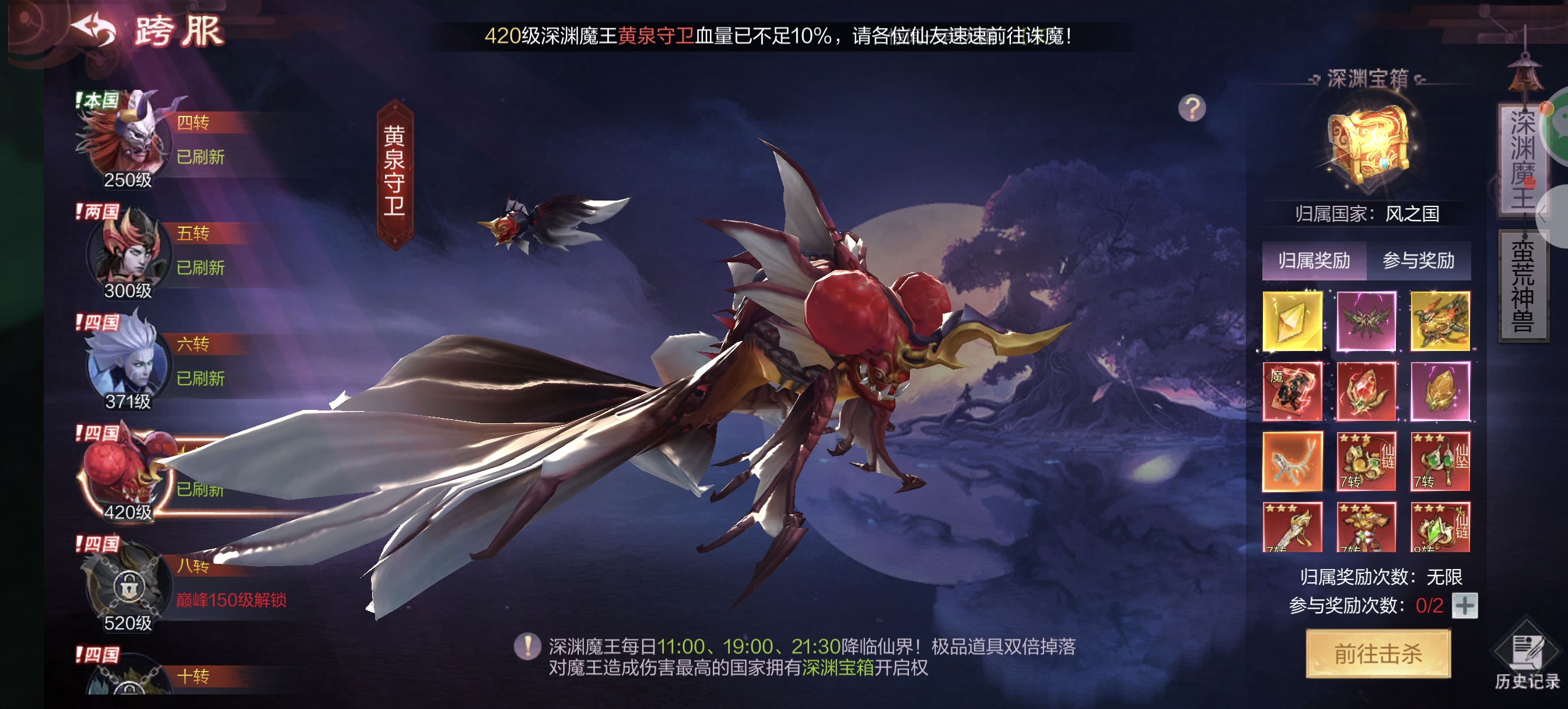Inspect the purple wings reward item

pyautogui.click(x=1366, y=321)
